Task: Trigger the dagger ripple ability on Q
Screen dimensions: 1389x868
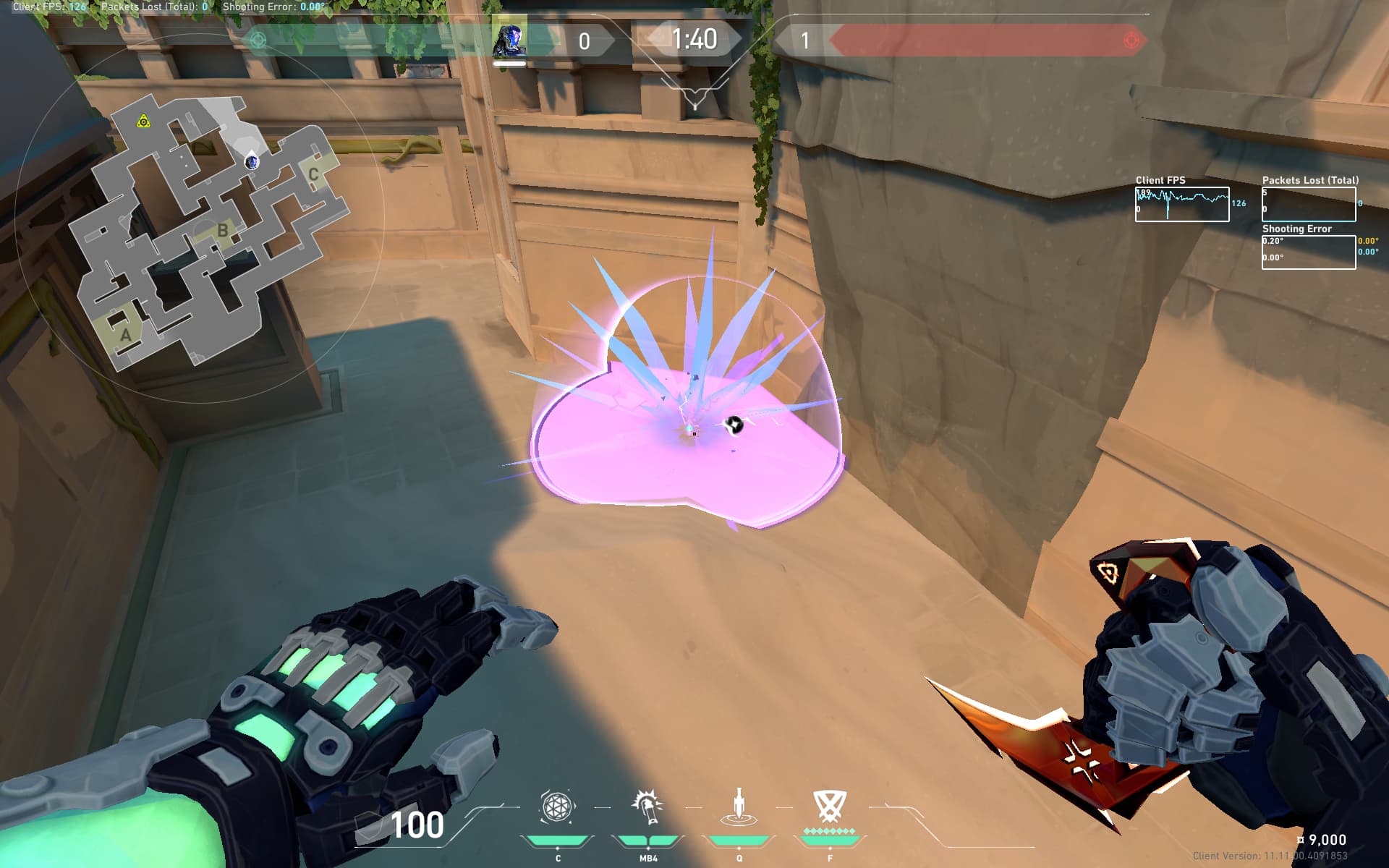Action: click(739, 807)
